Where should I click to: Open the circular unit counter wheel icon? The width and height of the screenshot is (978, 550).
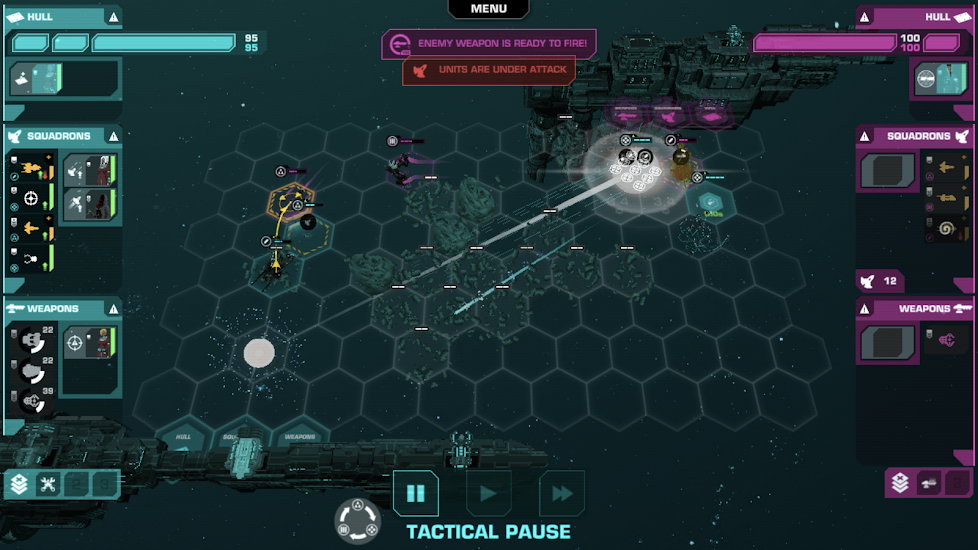357,521
